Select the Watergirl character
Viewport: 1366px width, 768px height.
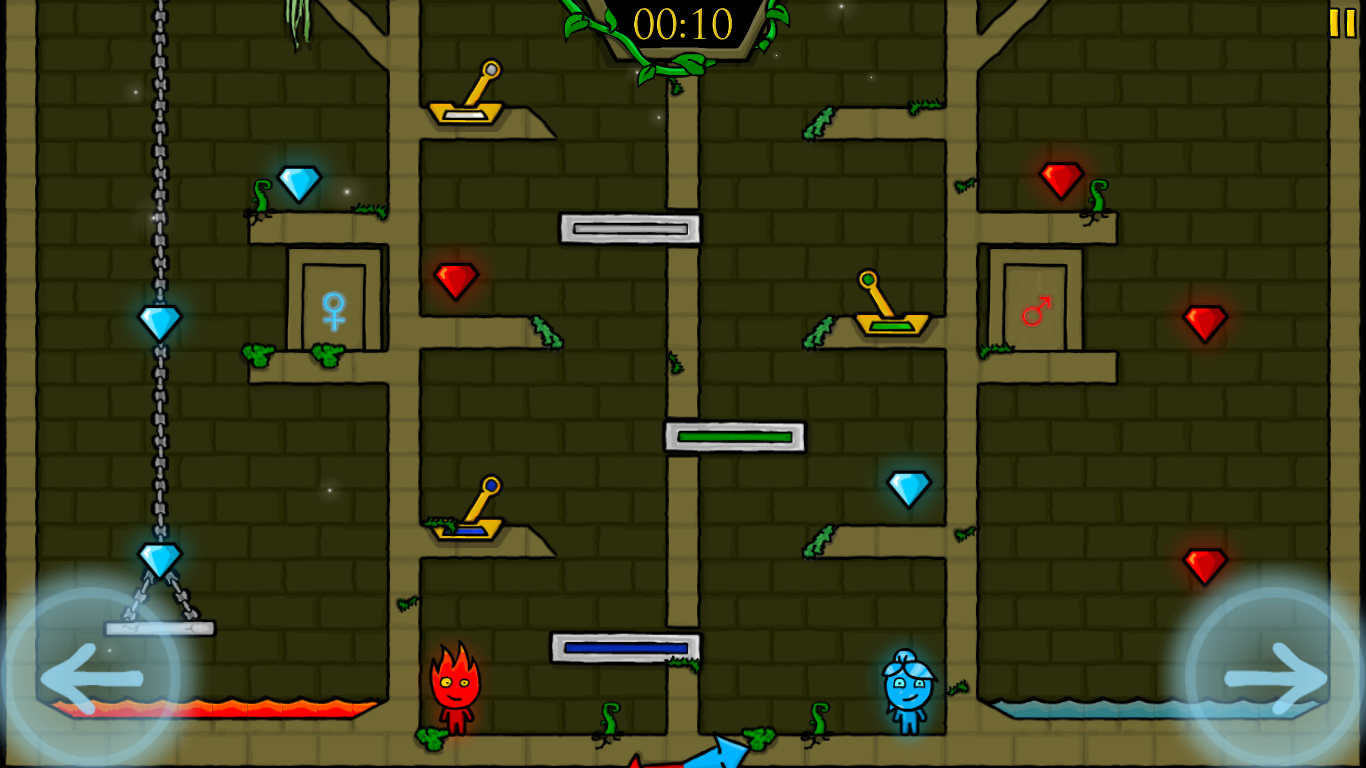(907, 690)
